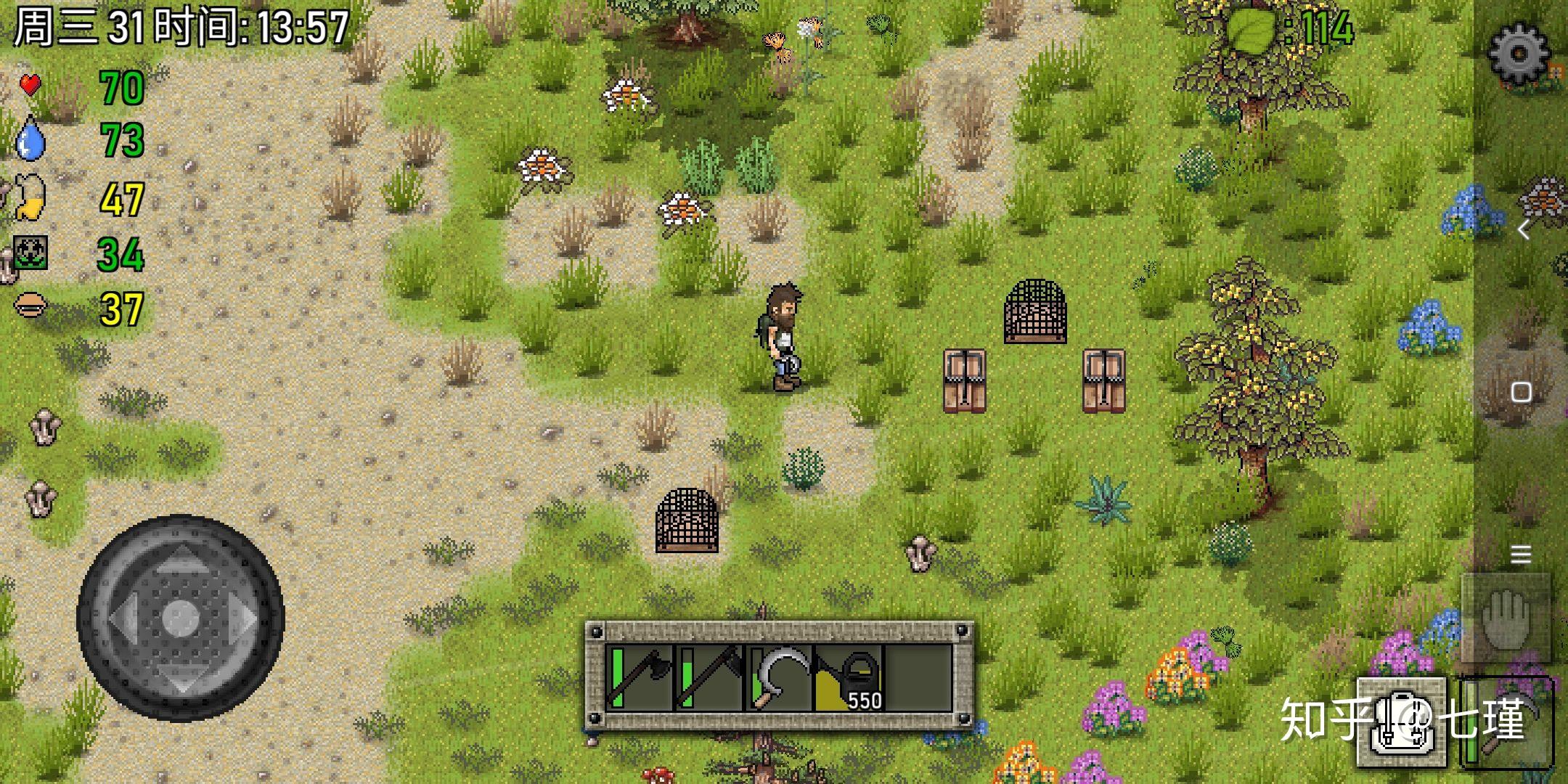Choose the watering can slot marked 550
Viewport: 1568px width, 784px height.
click(x=848, y=678)
